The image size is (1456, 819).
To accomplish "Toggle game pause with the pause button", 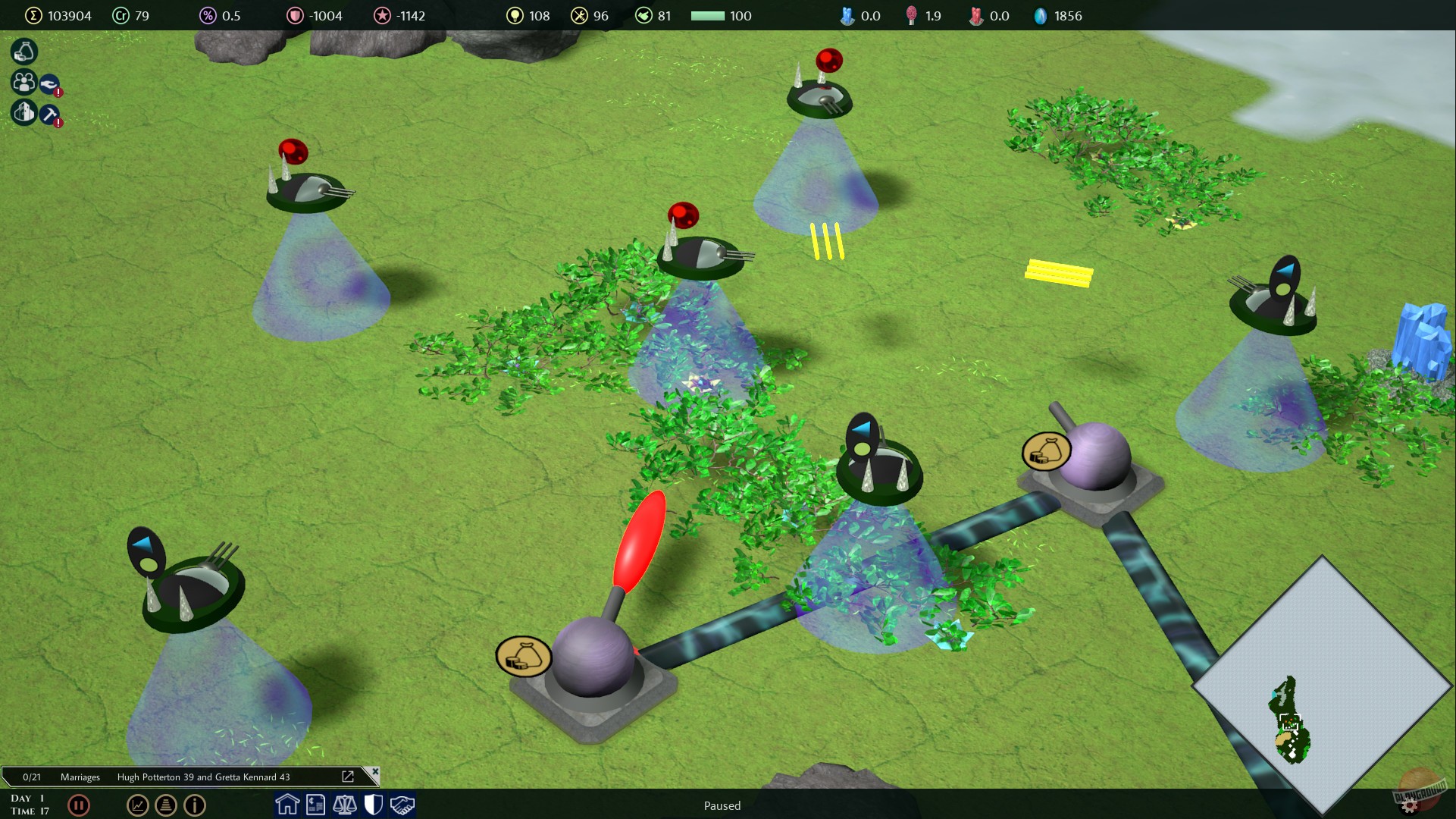I will [79, 805].
